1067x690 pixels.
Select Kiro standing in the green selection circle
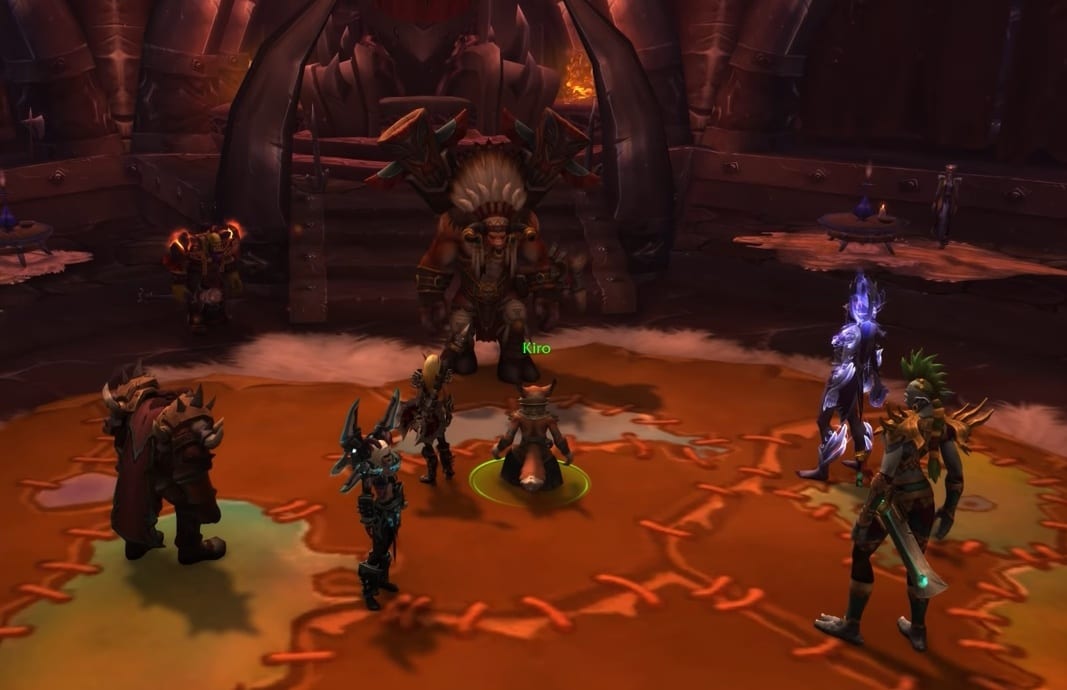point(530,441)
